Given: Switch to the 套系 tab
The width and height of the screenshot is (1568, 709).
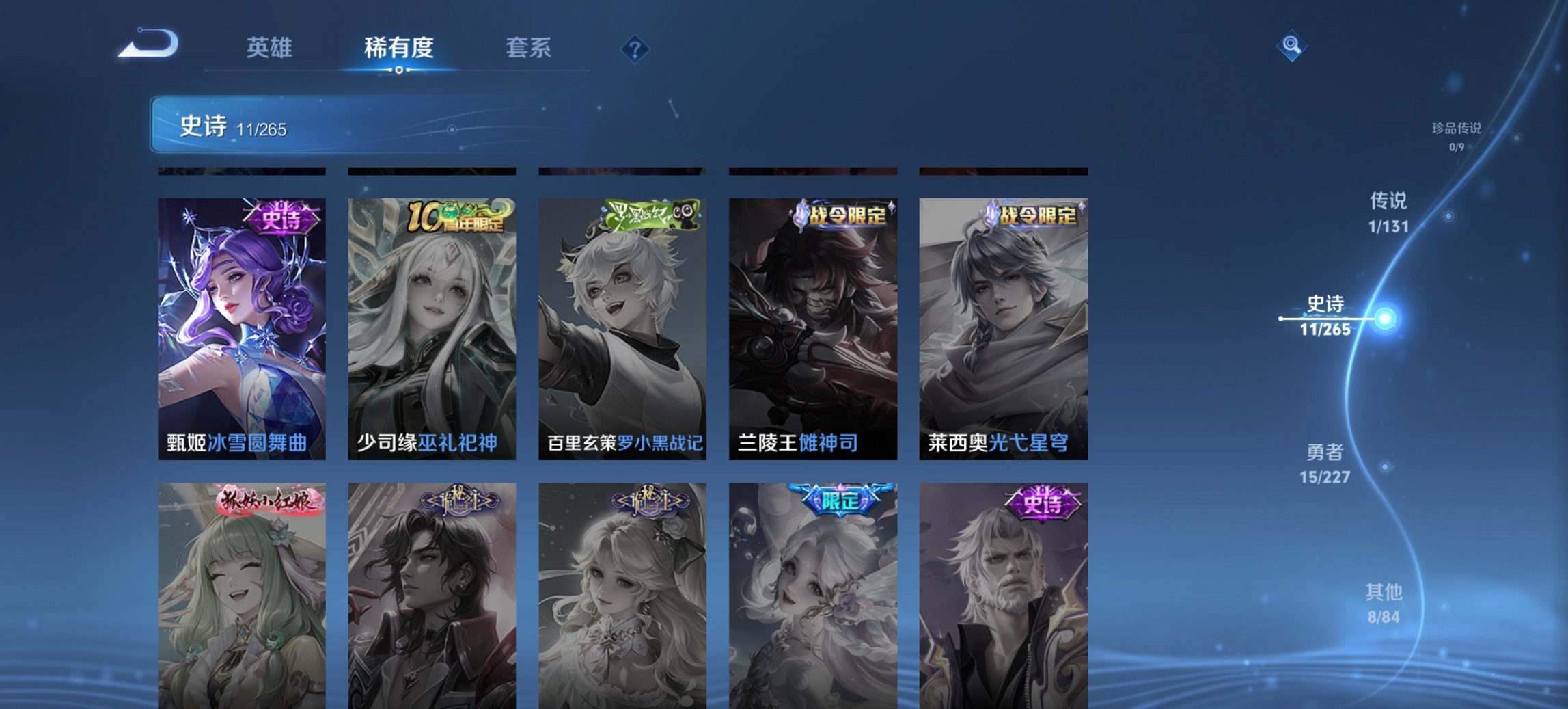Looking at the screenshot, I should [x=529, y=48].
